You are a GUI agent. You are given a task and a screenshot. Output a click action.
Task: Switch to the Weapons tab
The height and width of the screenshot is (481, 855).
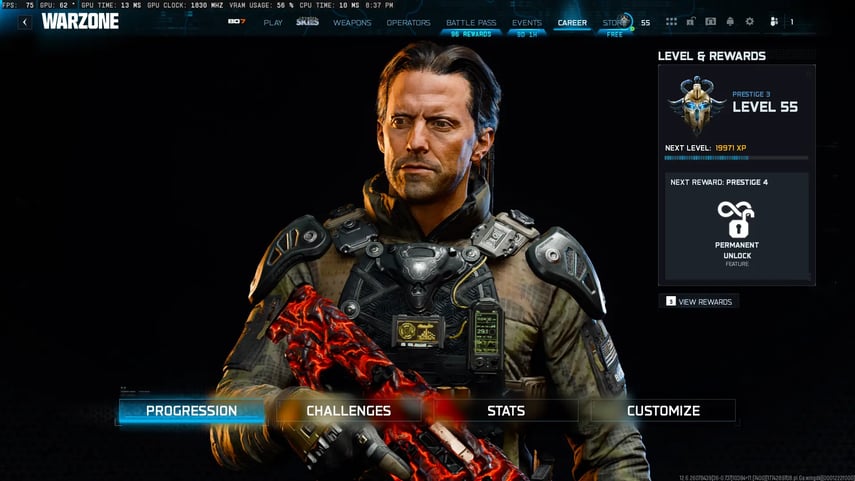point(352,22)
